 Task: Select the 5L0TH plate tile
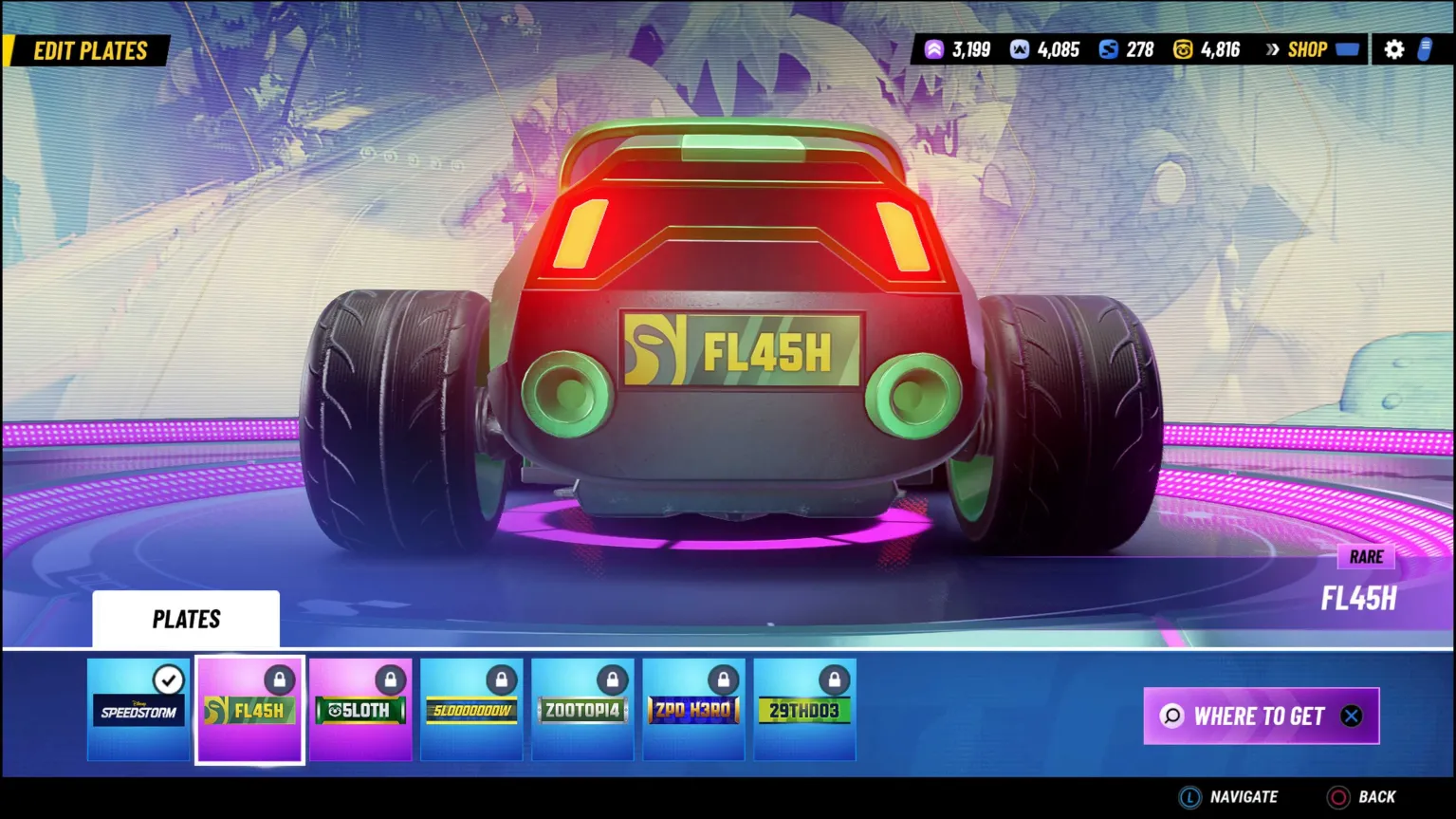[x=360, y=710]
